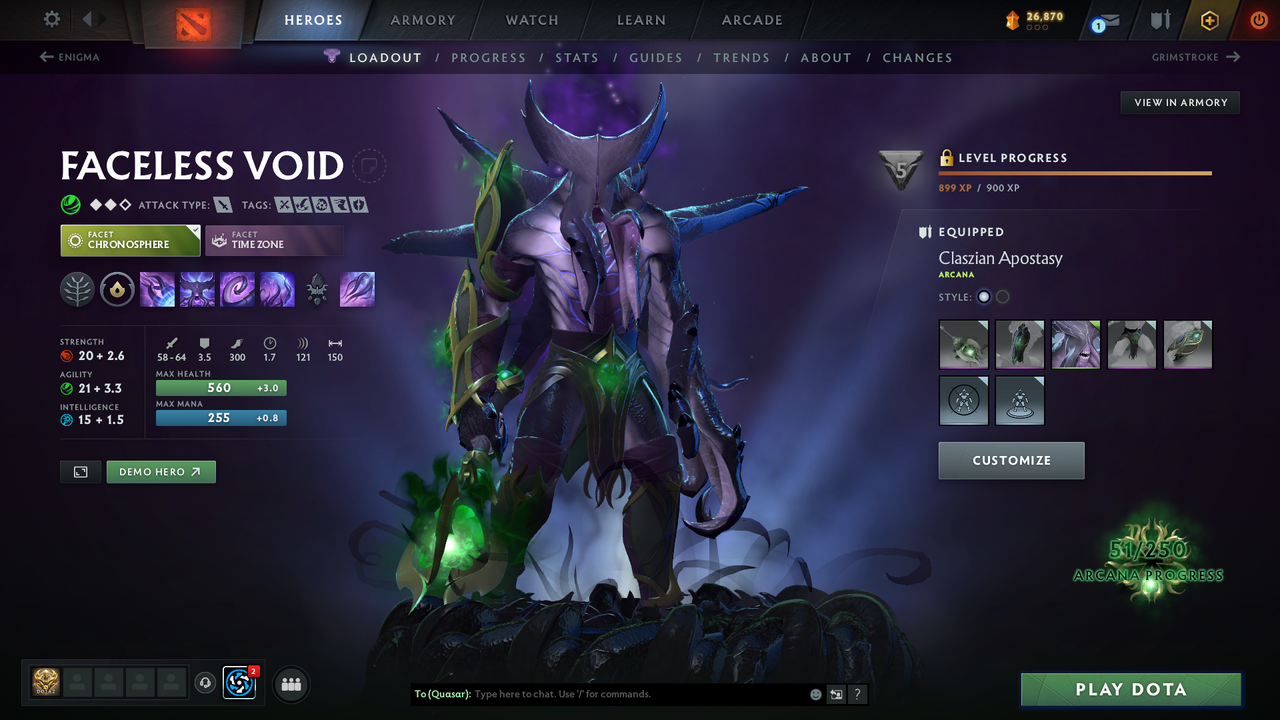Click the friends group icon near party slots
The width and height of the screenshot is (1280, 720).
pos(290,684)
